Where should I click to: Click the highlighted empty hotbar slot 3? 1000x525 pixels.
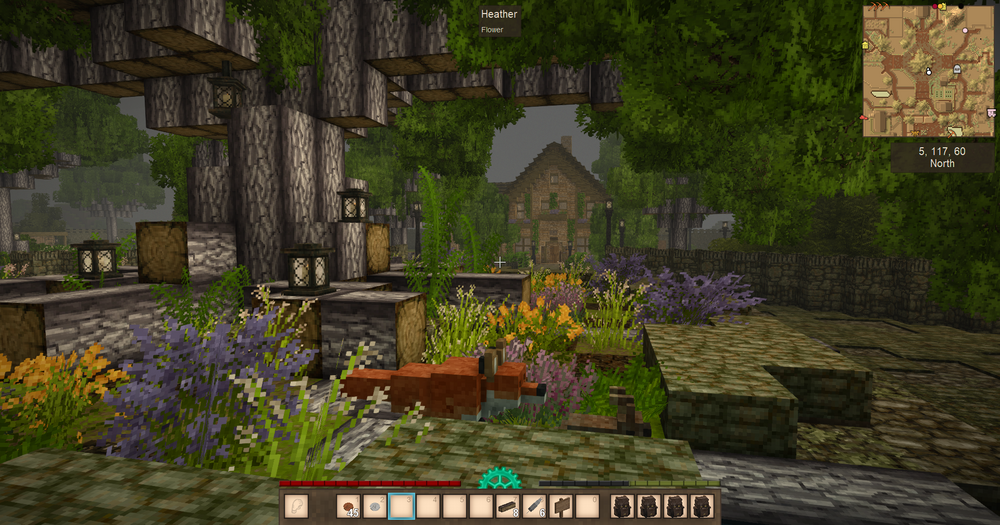(x=401, y=507)
